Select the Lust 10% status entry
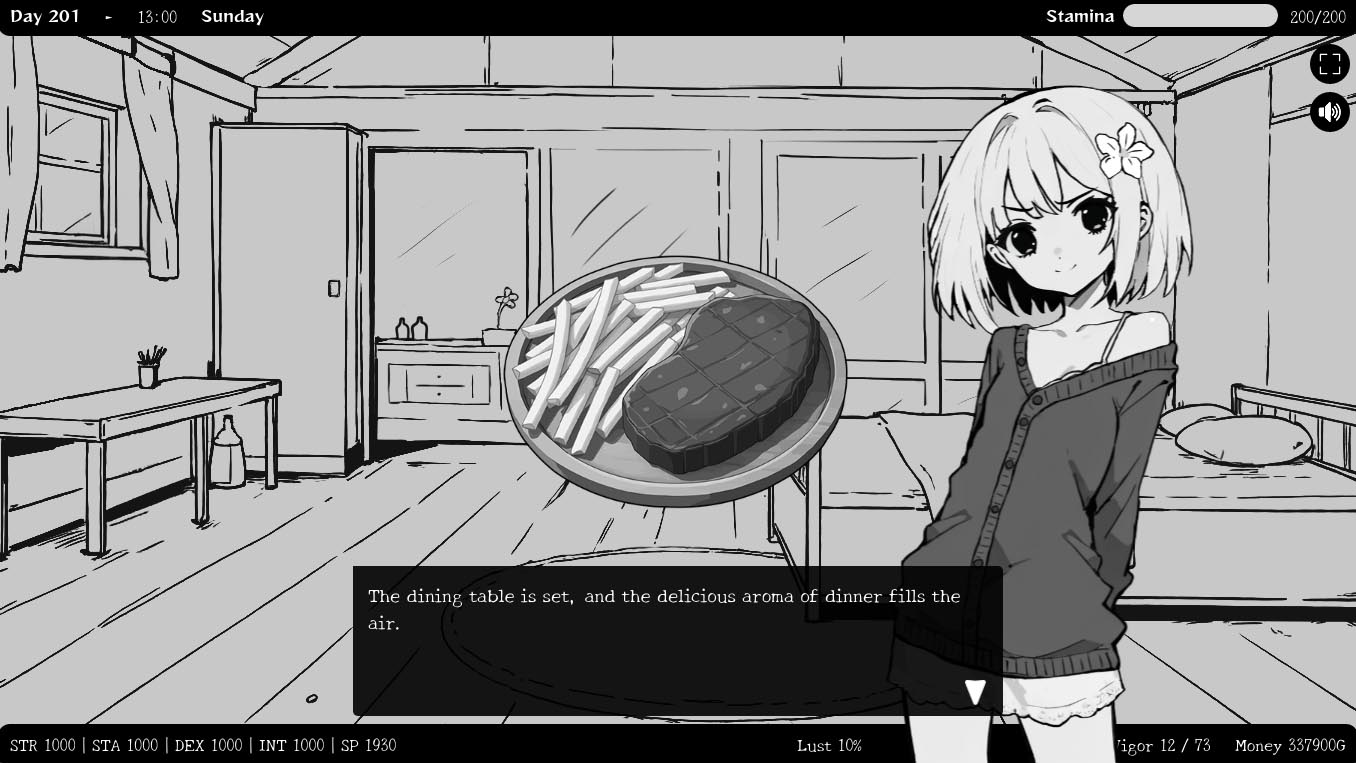 coord(830,745)
